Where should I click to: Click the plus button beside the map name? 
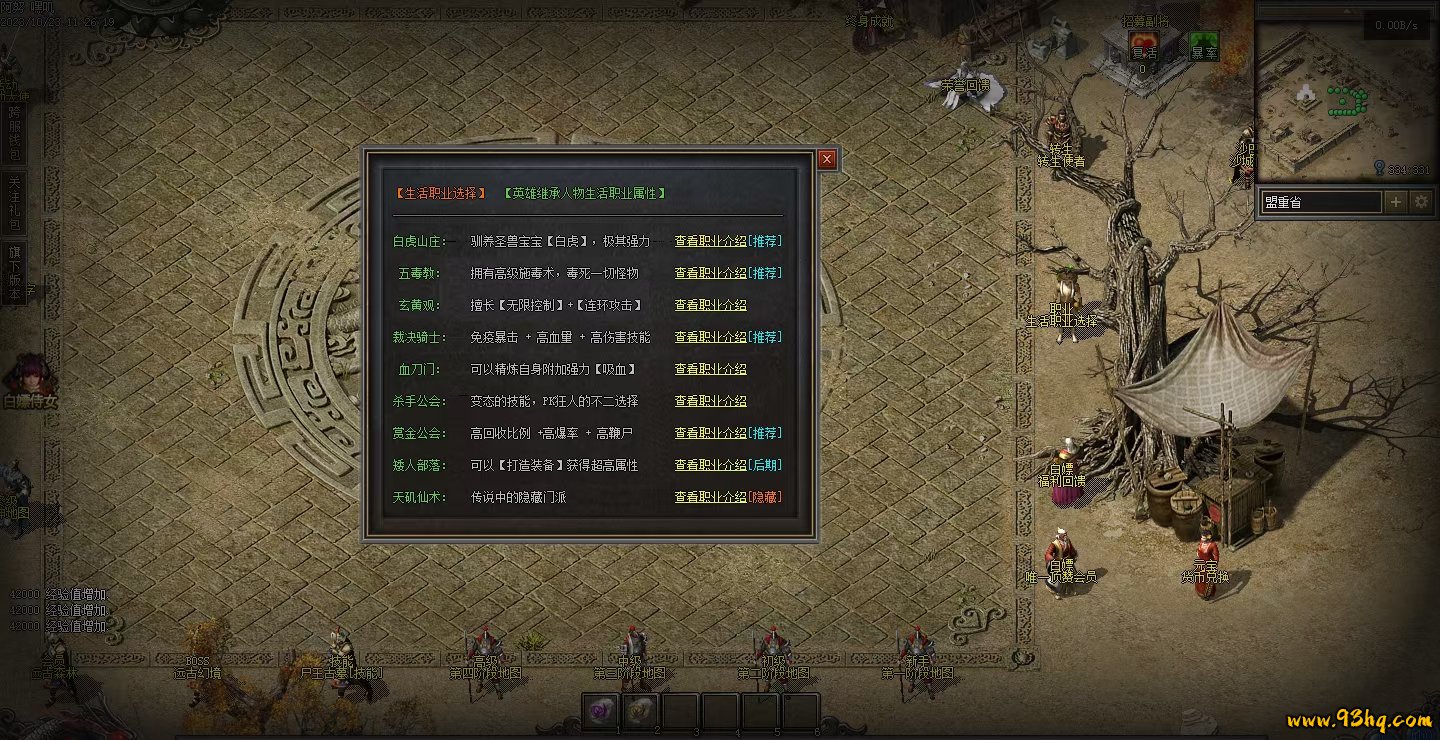pos(1396,202)
